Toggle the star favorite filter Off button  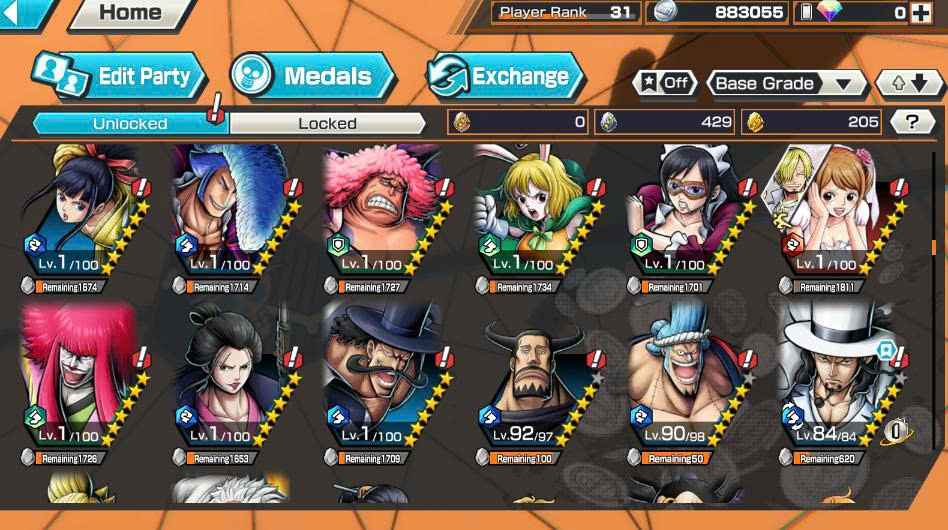coord(665,83)
